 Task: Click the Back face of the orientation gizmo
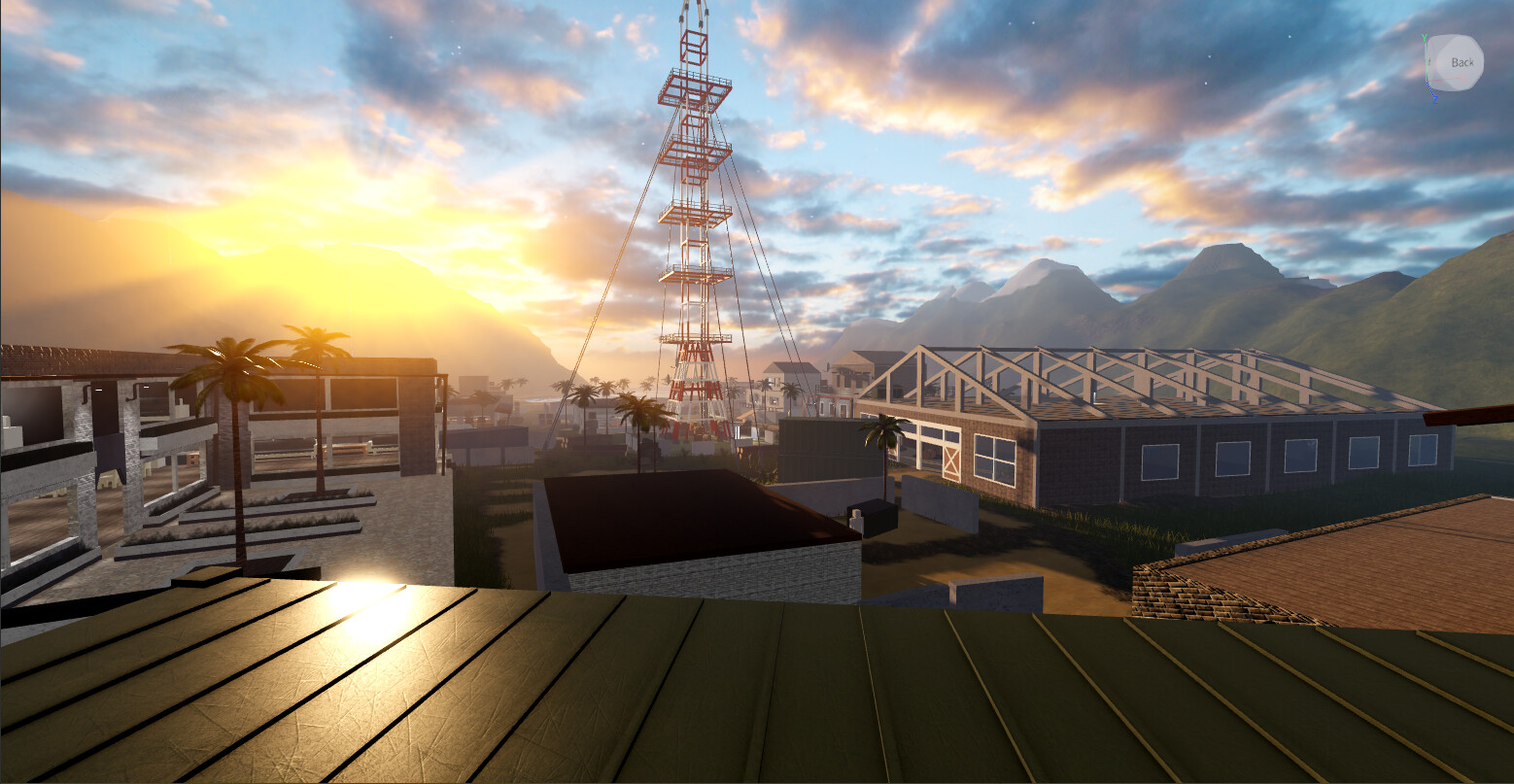1462,61
